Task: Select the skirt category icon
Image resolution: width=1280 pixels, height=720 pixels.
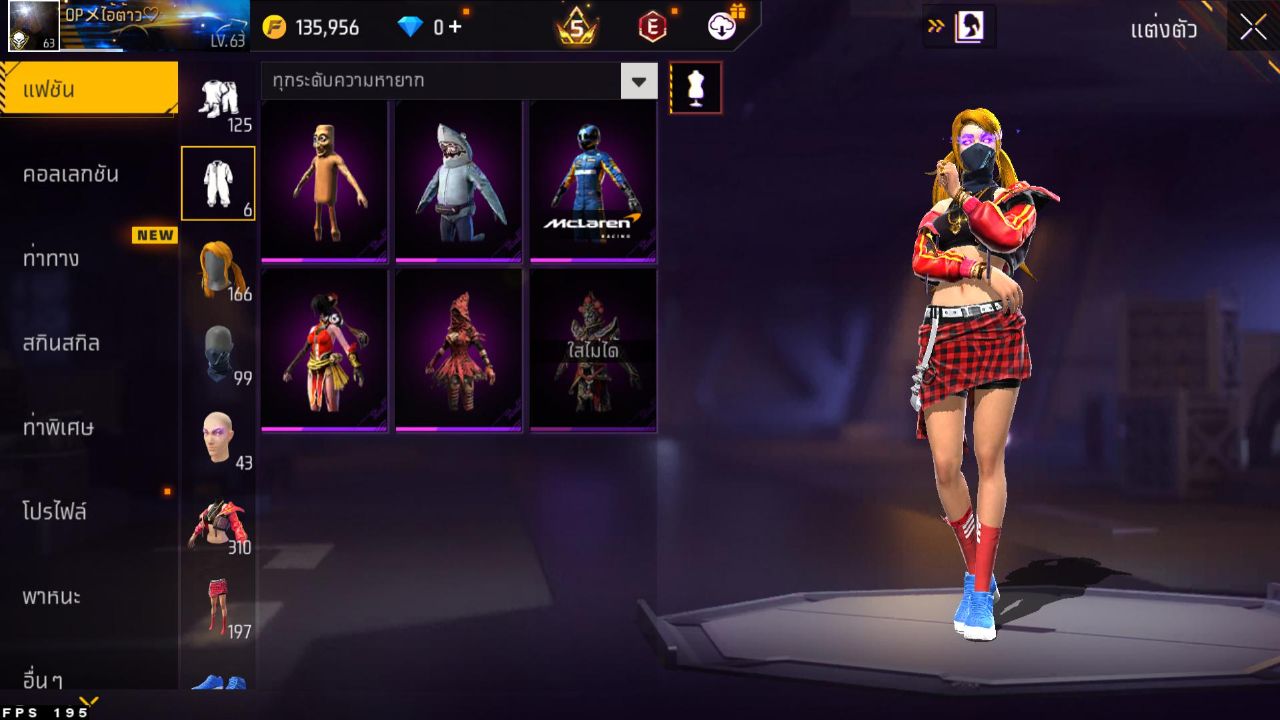Action: [x=218, y=603]
